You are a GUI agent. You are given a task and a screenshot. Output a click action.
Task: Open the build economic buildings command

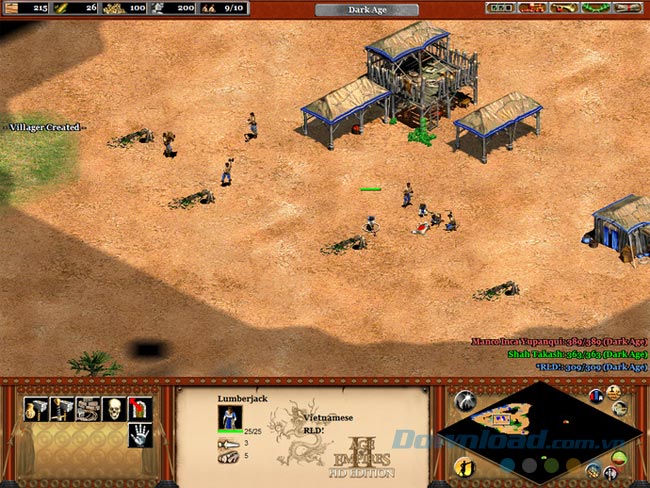36,408
